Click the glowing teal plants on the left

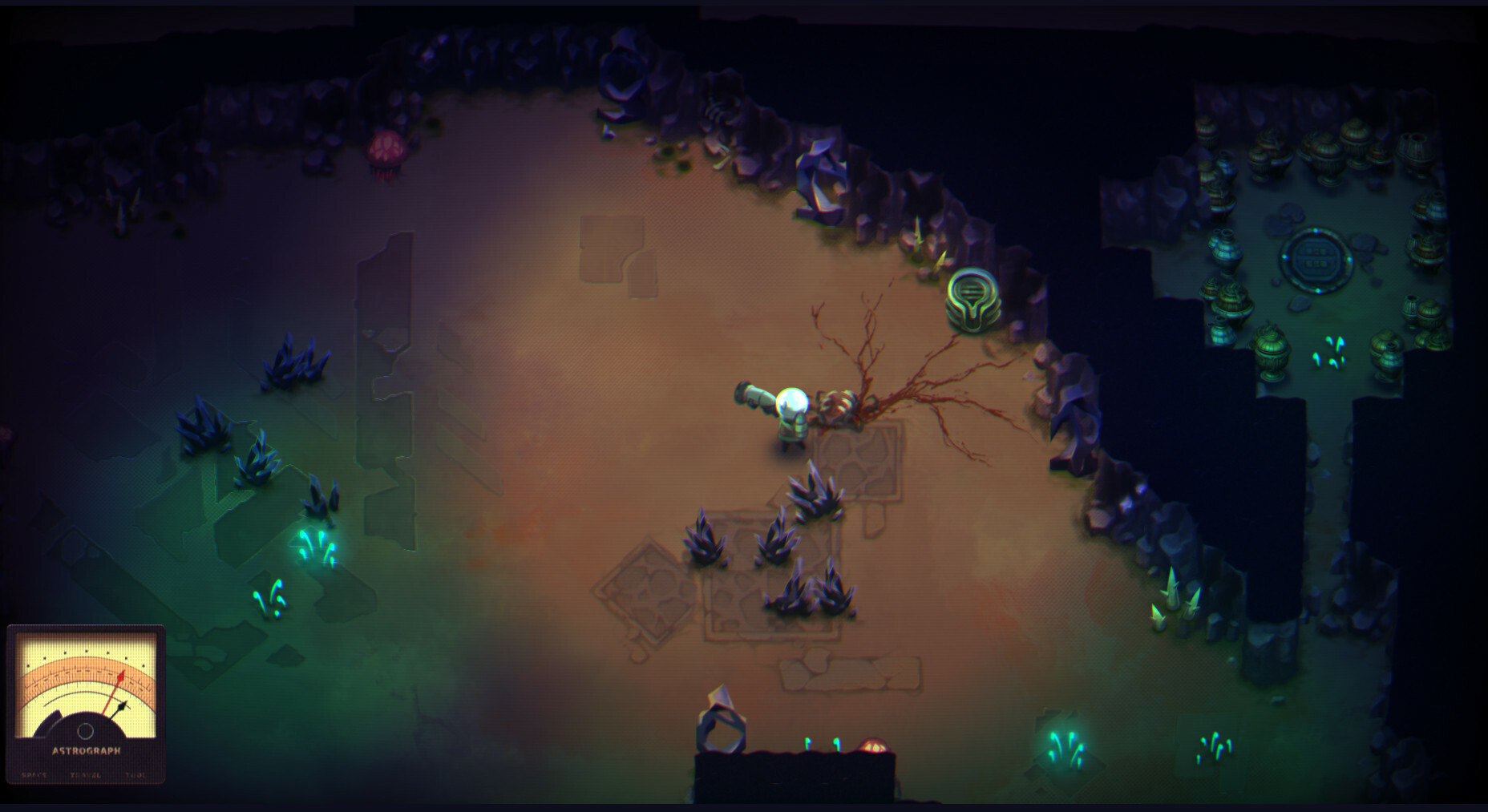click(x=313, y=549)
